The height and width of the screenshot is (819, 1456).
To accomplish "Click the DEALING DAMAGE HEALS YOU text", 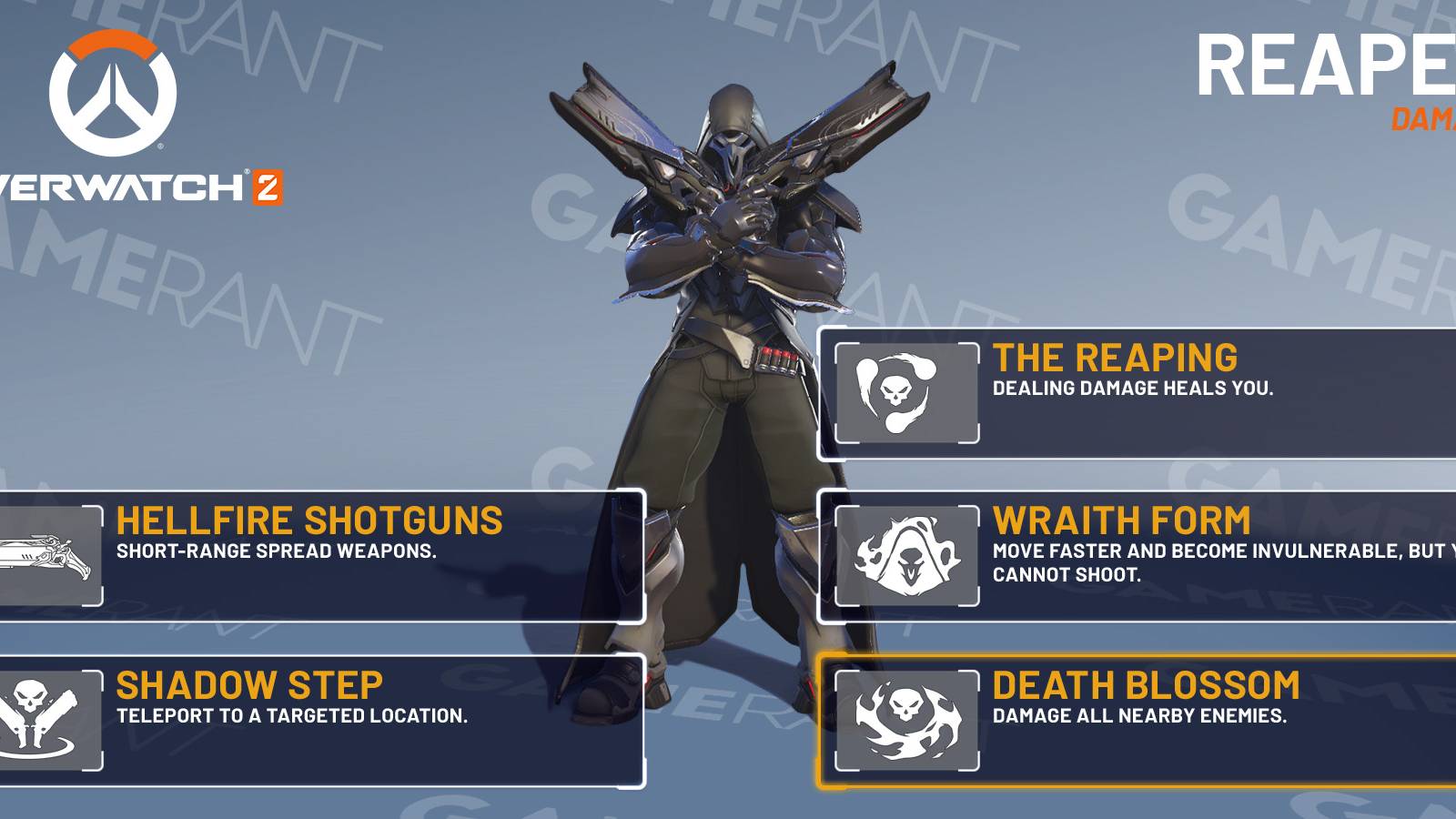I will (x=1133, y=387).
